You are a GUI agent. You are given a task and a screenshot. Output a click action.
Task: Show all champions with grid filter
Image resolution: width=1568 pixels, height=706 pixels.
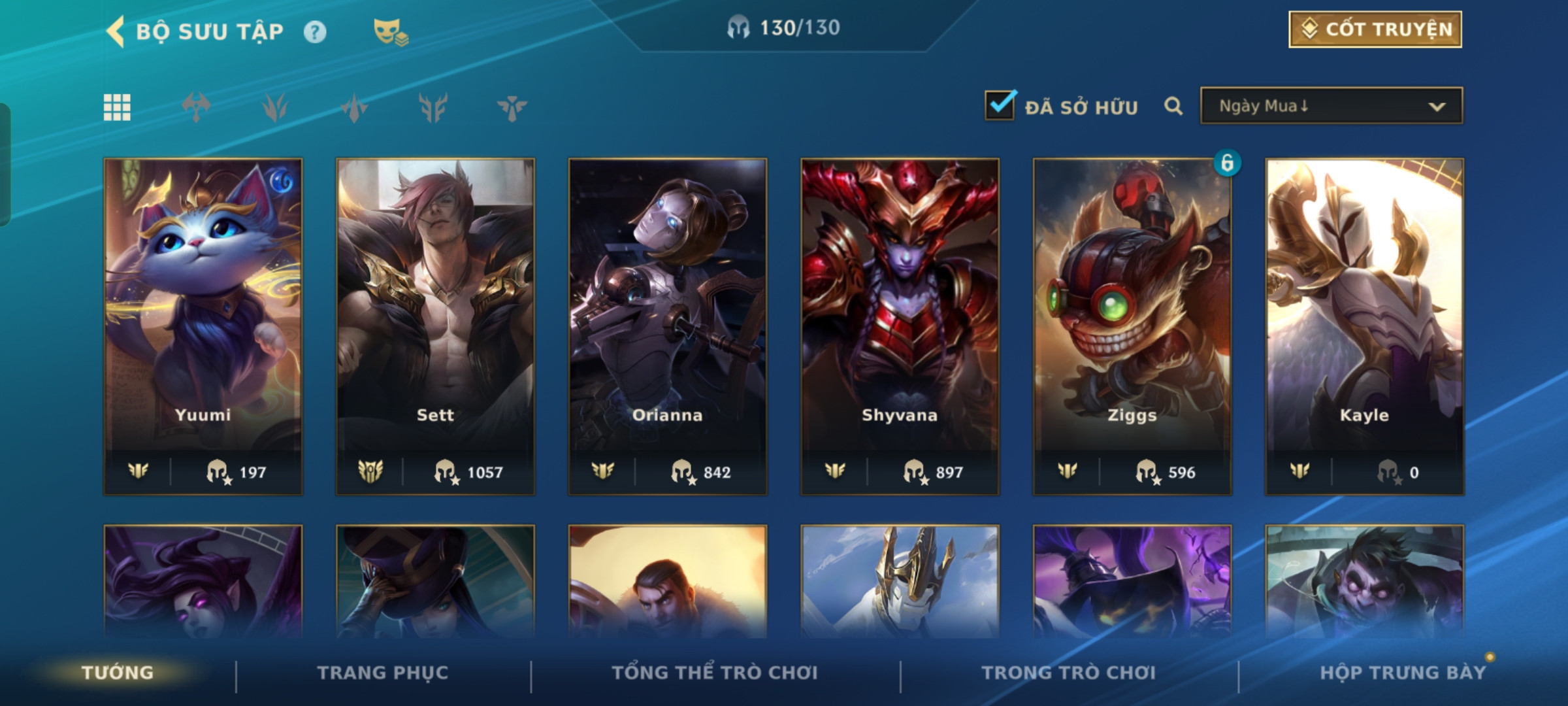[x=117, y=107]
